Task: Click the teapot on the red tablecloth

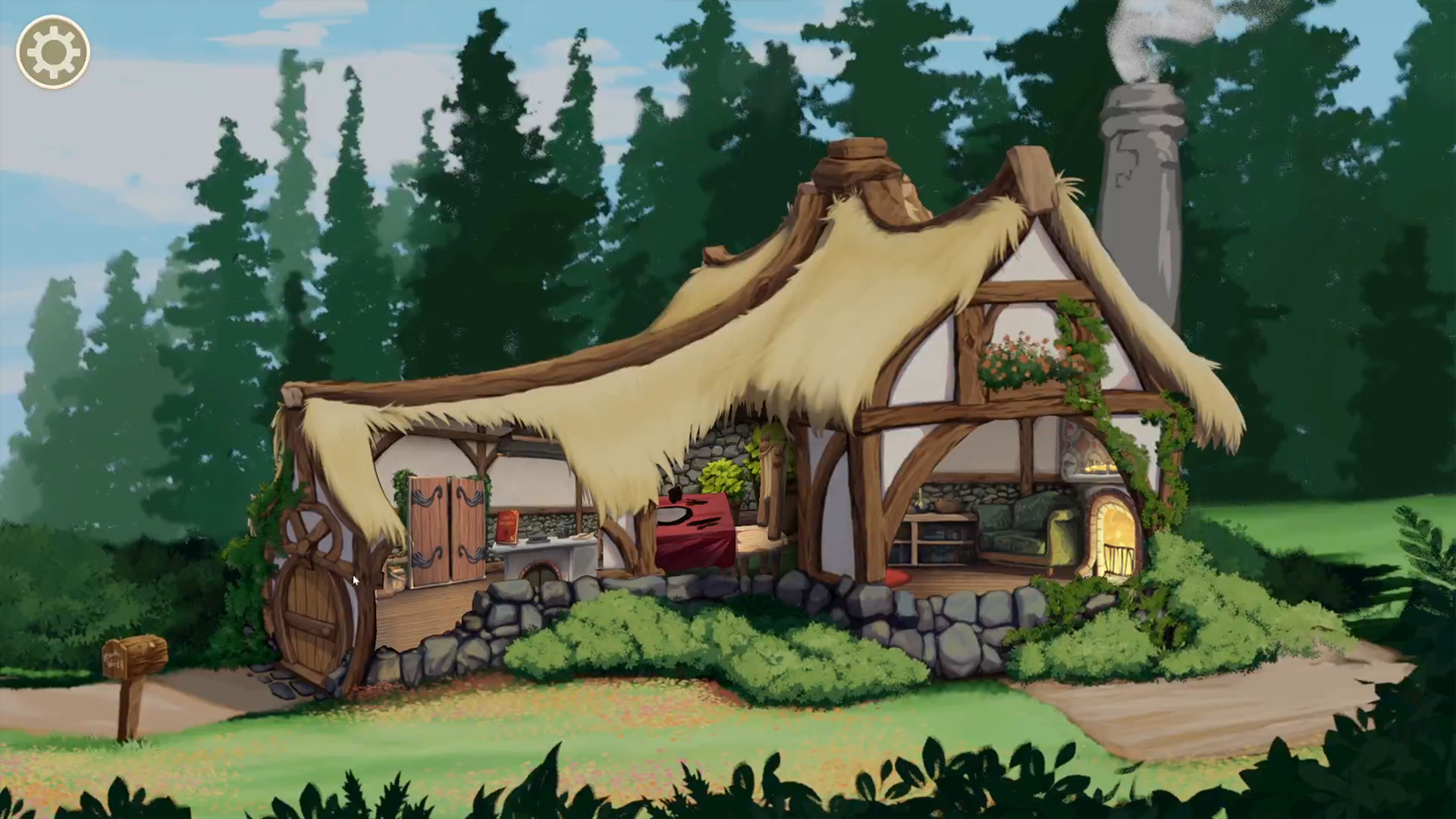Action: pyautogui.click(x=675, y=493)
